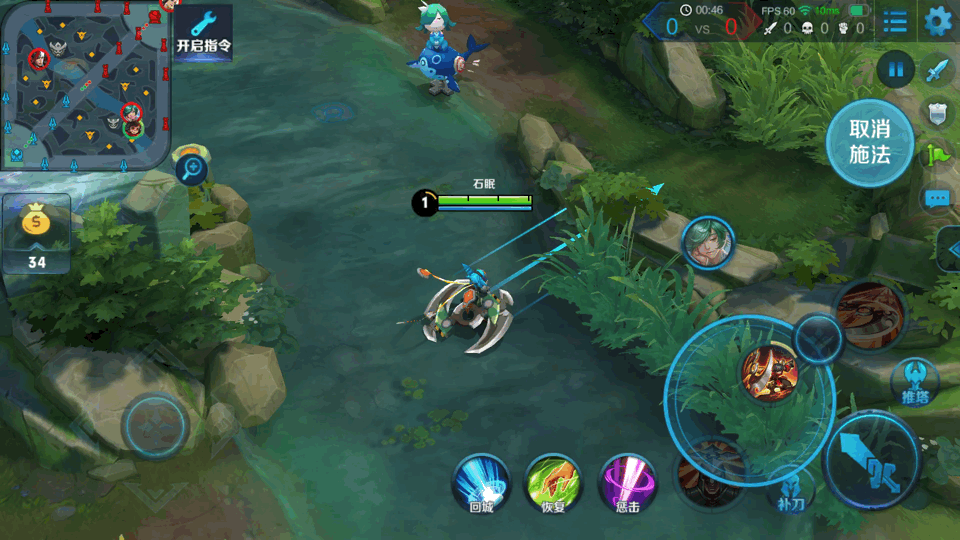Select the blue sword icon
This screenshot has width=960, height=540.
coord(937,71)
